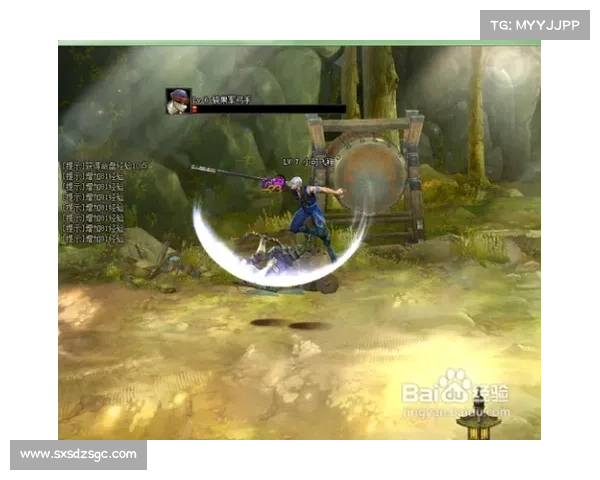Open the www.sxsdzsgc.com website label
Viewport: 600px width, 480px height.
click(x=79, y=455)
